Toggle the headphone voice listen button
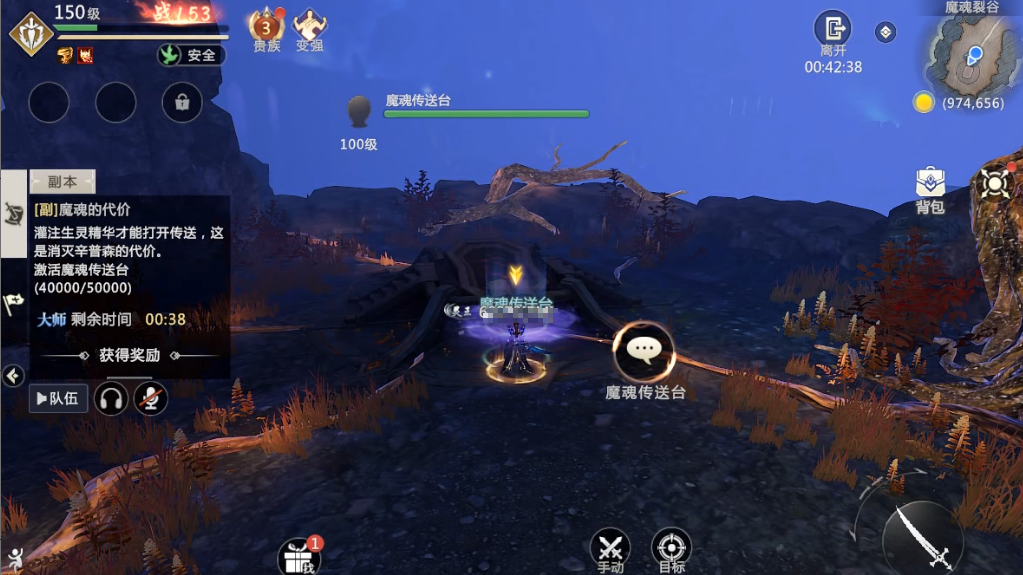The image size is (1023, 575). (x=111, y=399)
